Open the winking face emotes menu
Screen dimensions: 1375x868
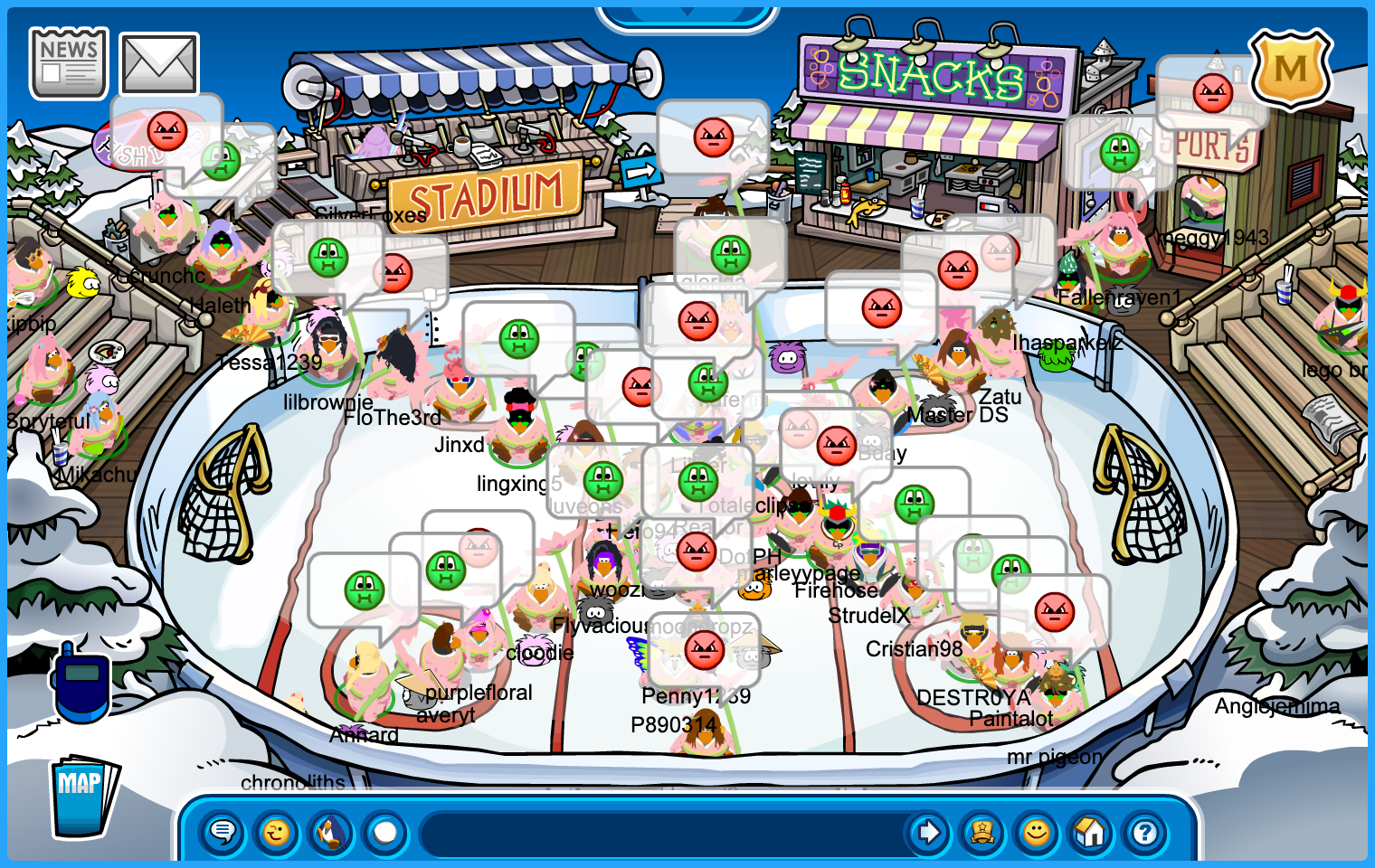pos(277,832)
